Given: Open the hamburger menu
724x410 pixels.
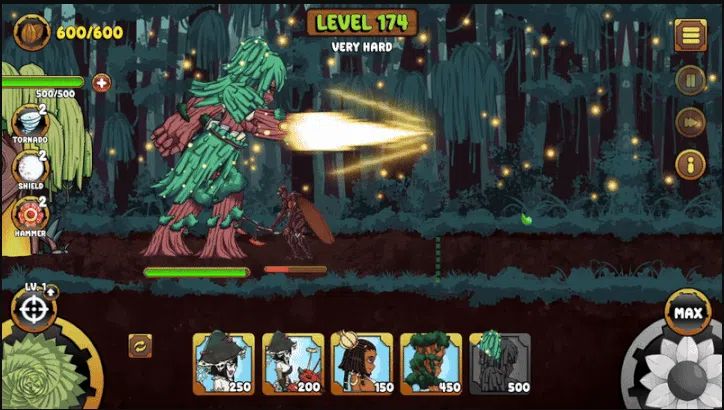Looking at the screenshot, I should click(690, 35).
